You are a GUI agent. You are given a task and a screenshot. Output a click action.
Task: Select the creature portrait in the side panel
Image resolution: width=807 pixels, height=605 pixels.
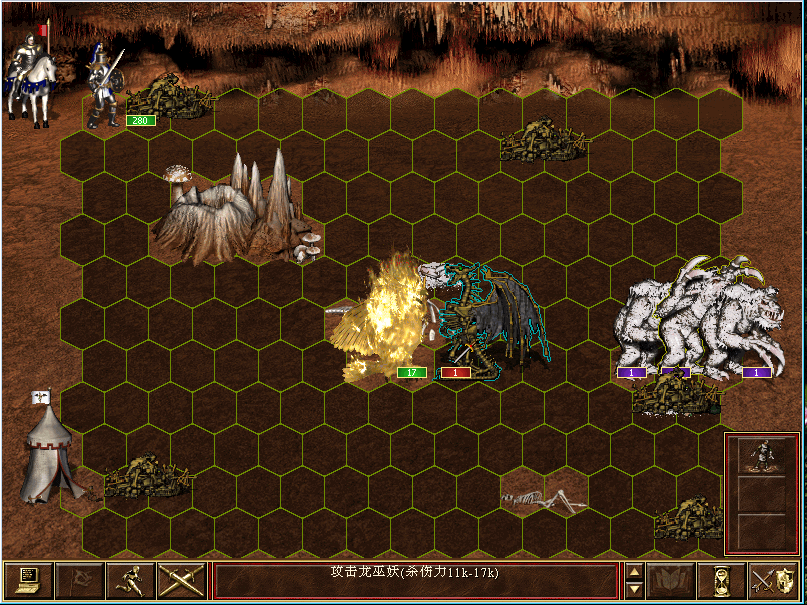761,456
